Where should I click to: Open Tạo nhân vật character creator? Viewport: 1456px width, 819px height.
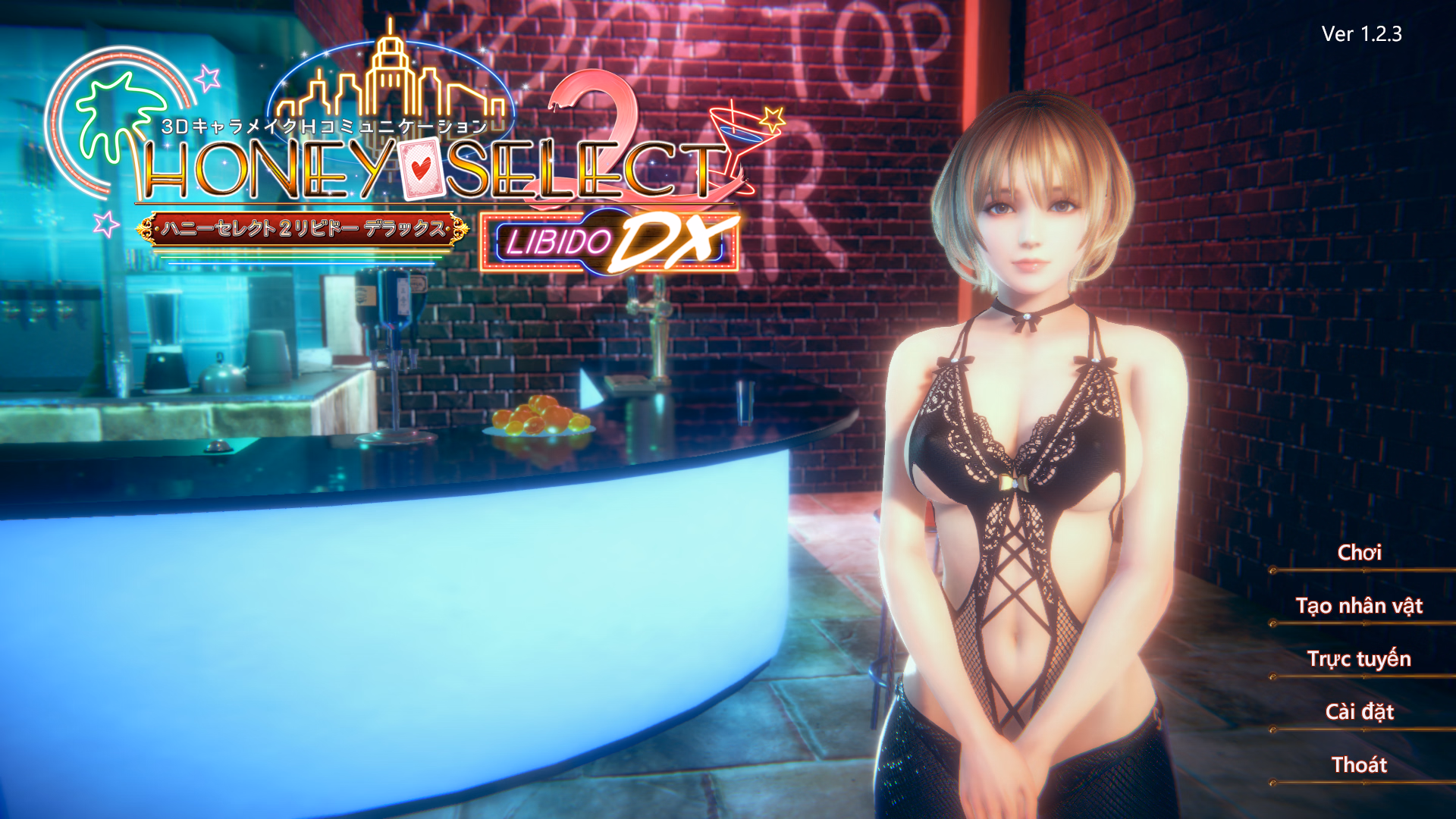tap(1359, 606)
